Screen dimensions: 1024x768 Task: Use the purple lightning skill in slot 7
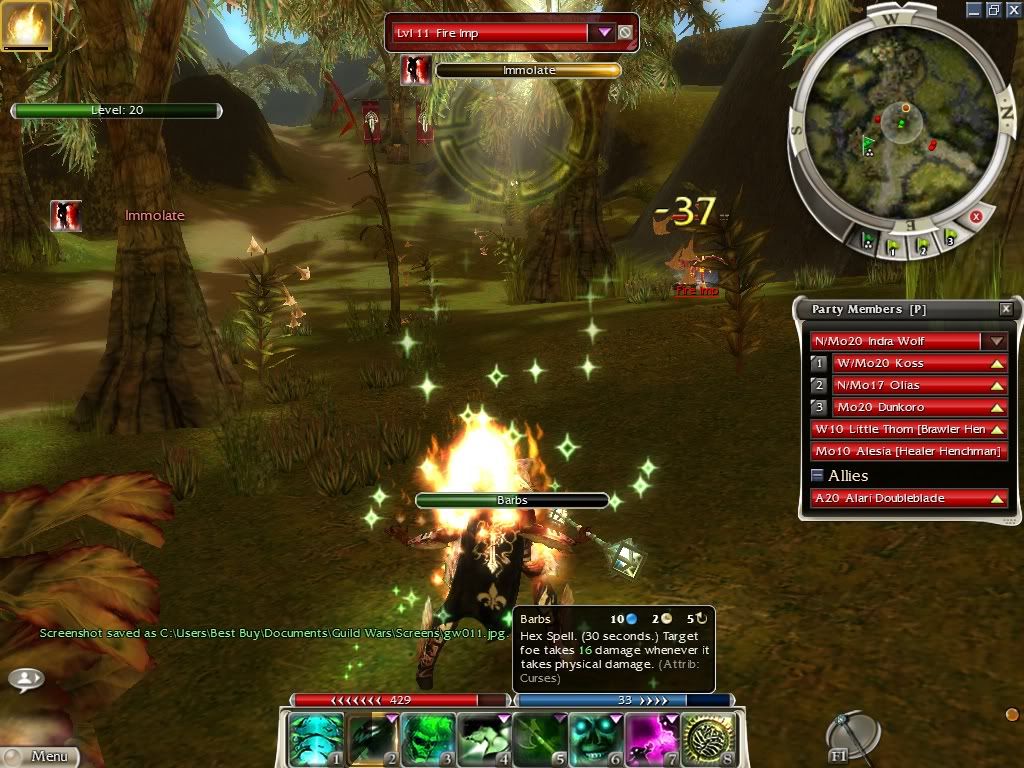coord(653,739)
